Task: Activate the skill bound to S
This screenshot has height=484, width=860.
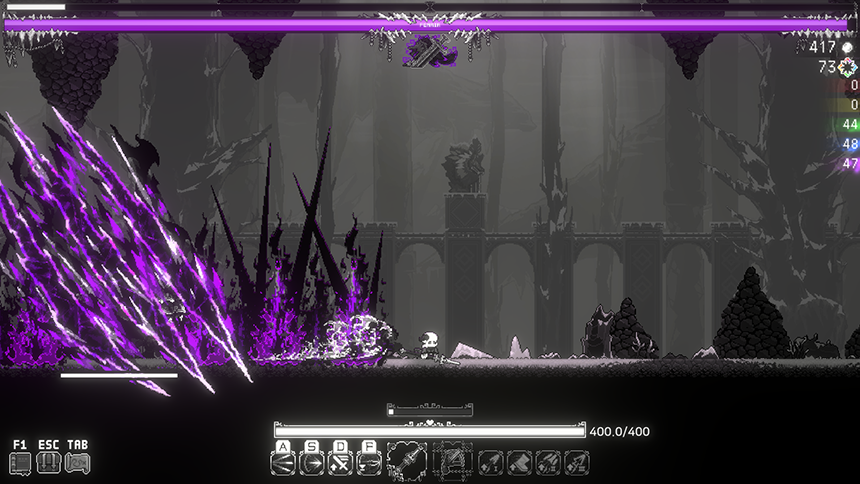Action: 312,464
